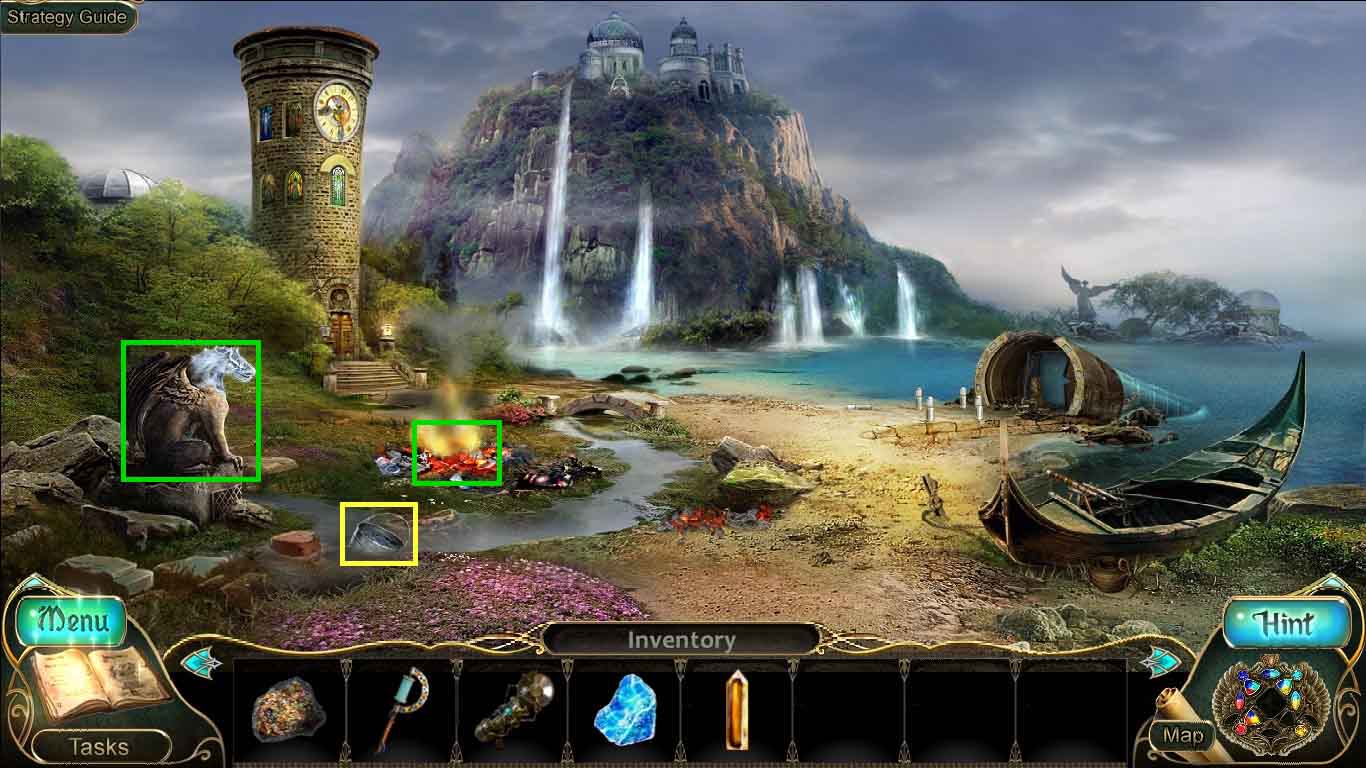Open the journal book
The image size is (1366, 768).
click(x=96, y=685)
